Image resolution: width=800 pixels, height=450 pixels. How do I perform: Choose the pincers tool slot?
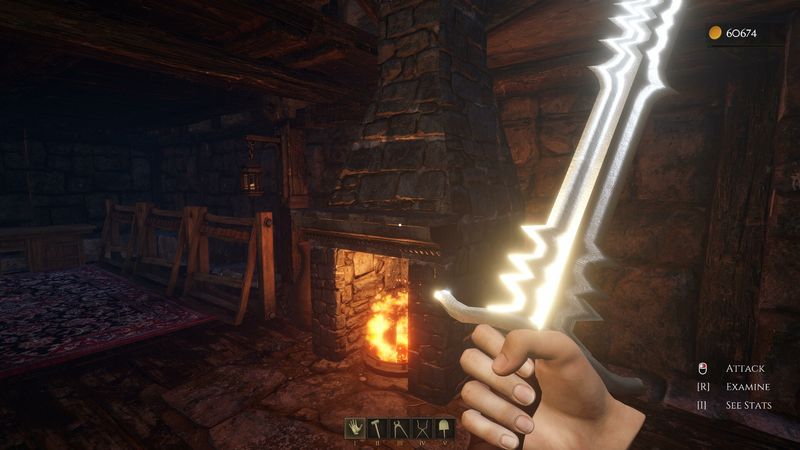400,428
